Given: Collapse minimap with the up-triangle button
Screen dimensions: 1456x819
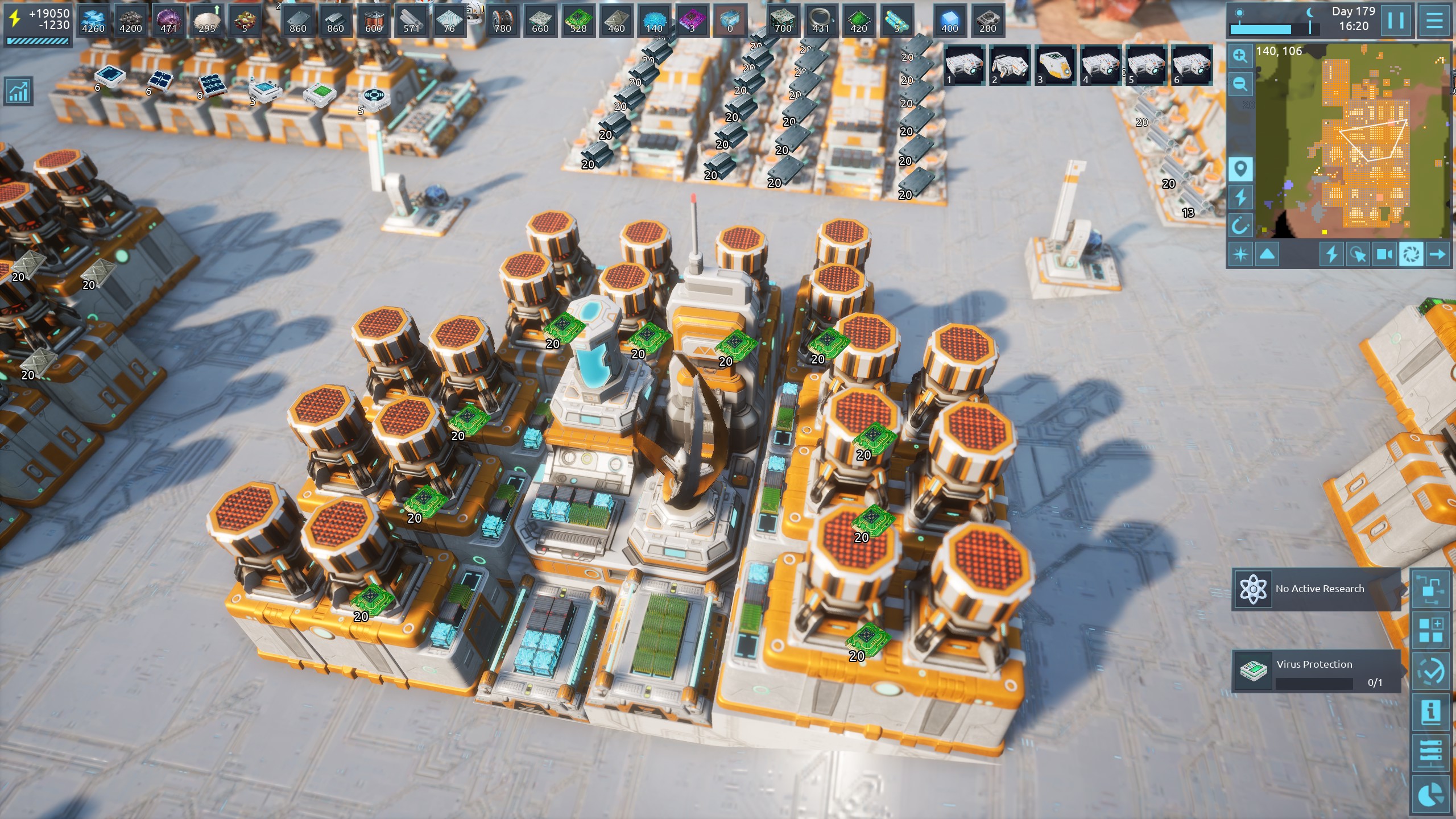Looking at the screenshot, I should [x=1267, y=254].
